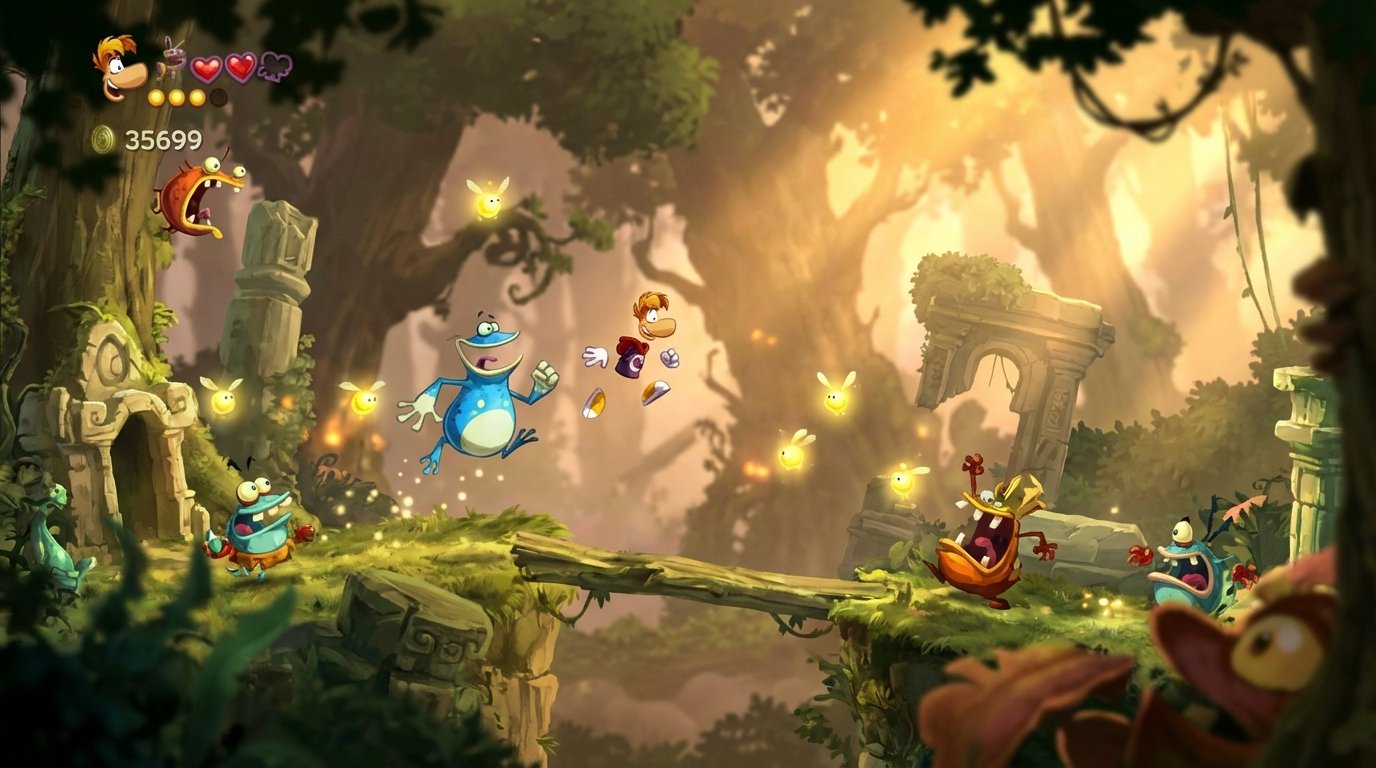This screenshot has height=768, width=1376.
Task: Click the Lum coin icon beside the counter
Action: click(x=101, y=136)
